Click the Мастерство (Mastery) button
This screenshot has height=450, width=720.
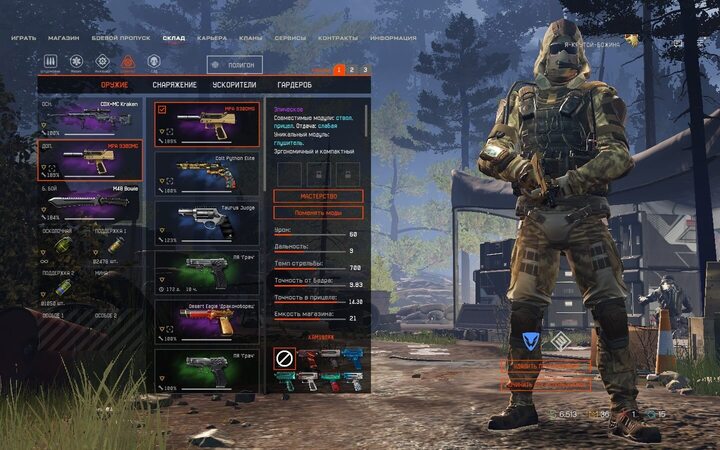317,196
